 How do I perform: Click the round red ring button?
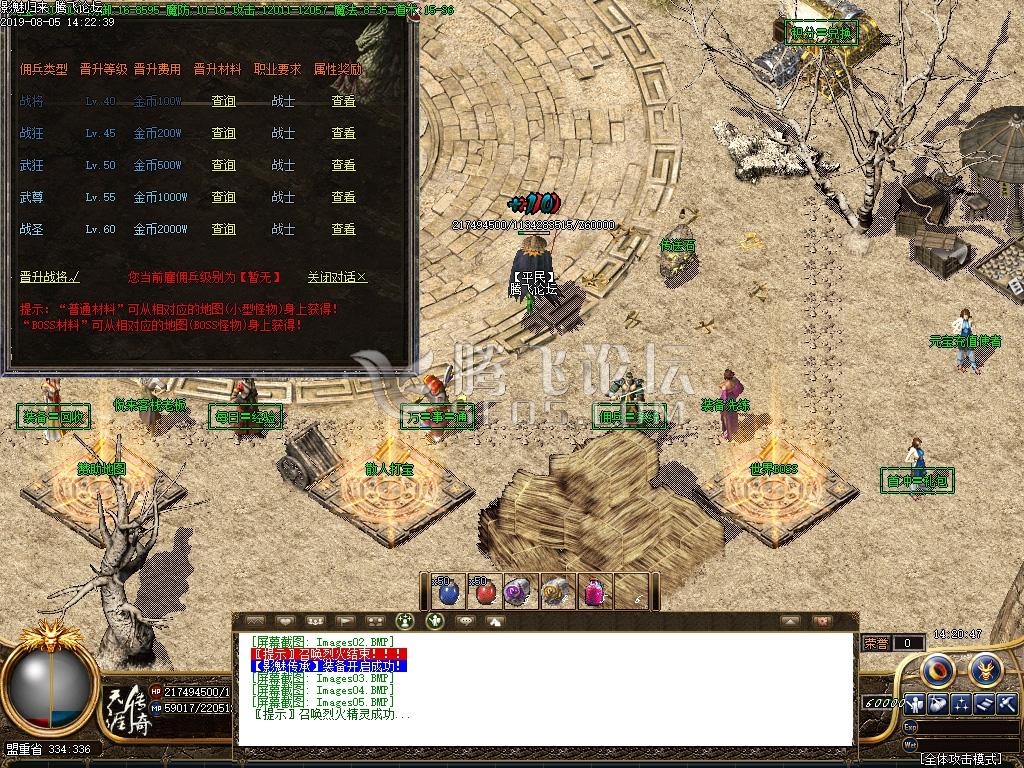(x=939, y=668)
